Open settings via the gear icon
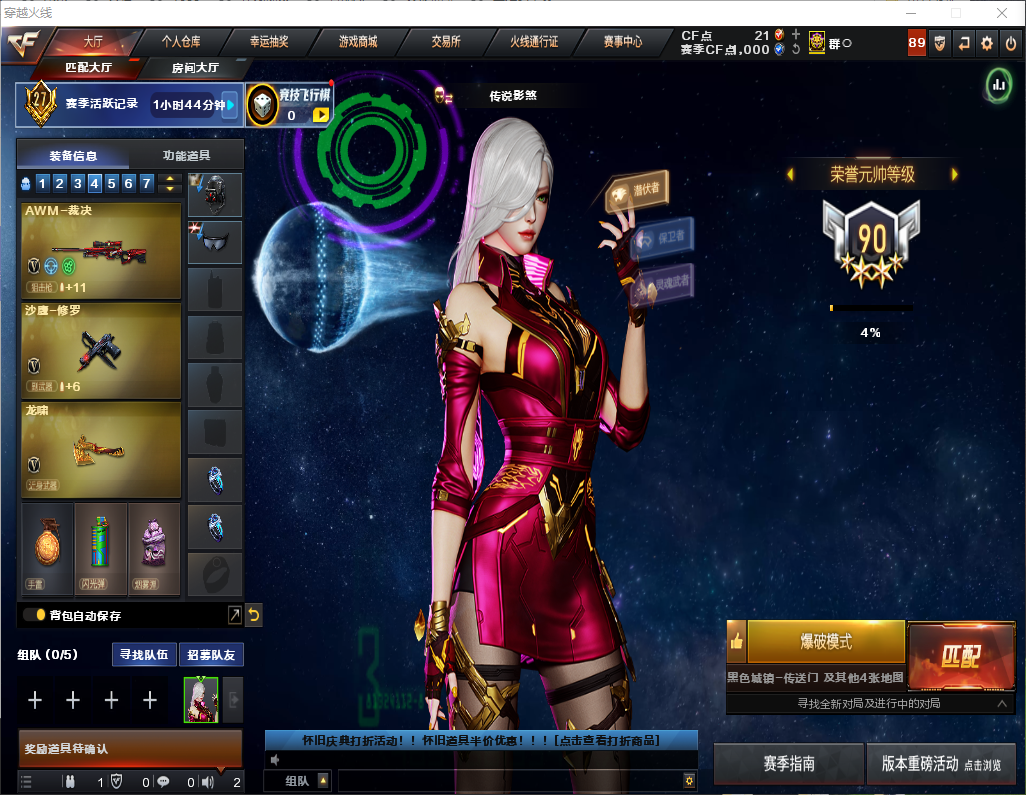 click(x=987, y=43)
